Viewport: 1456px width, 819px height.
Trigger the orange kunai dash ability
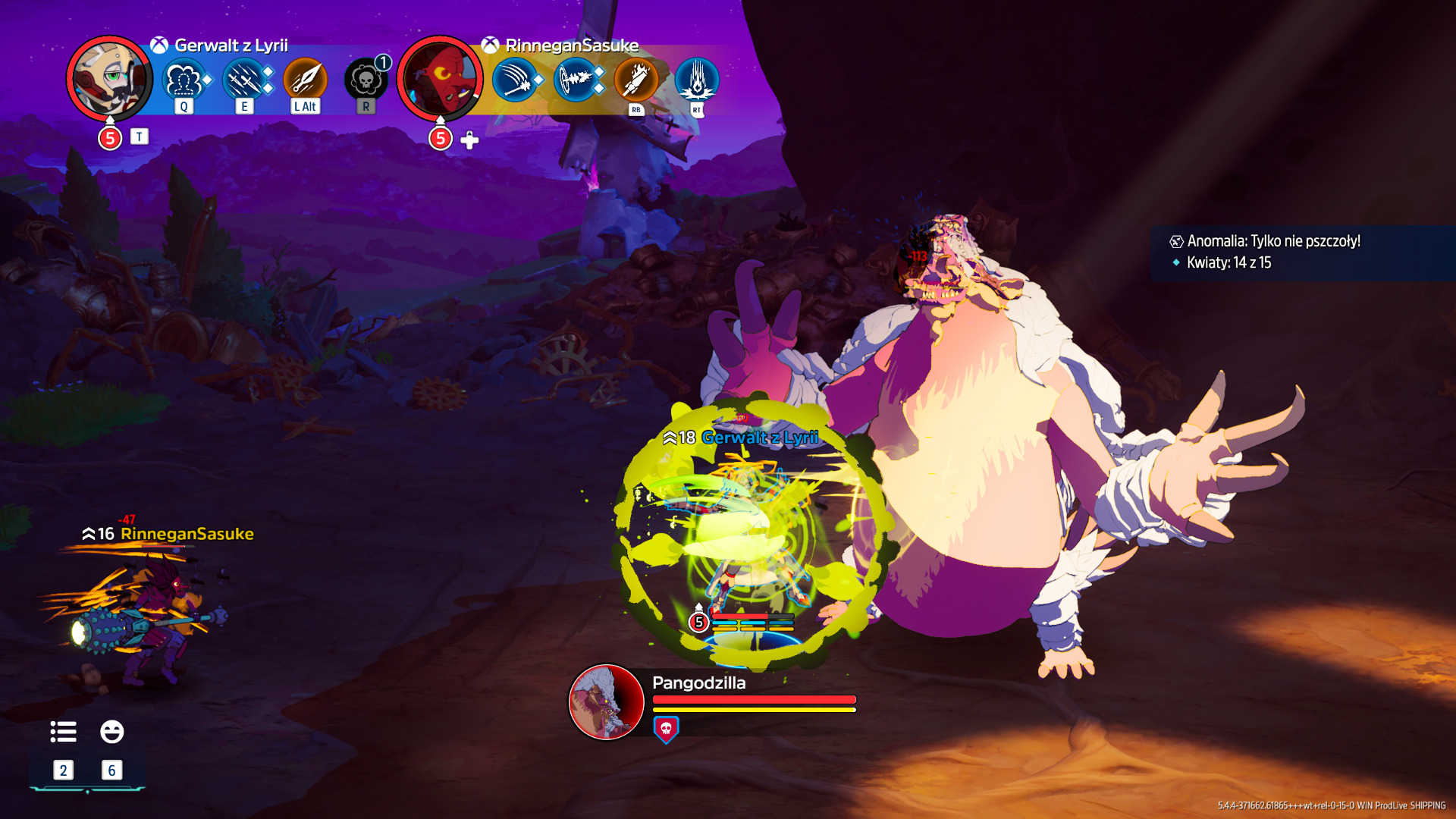pyautogui.click(x=305, y=80)
